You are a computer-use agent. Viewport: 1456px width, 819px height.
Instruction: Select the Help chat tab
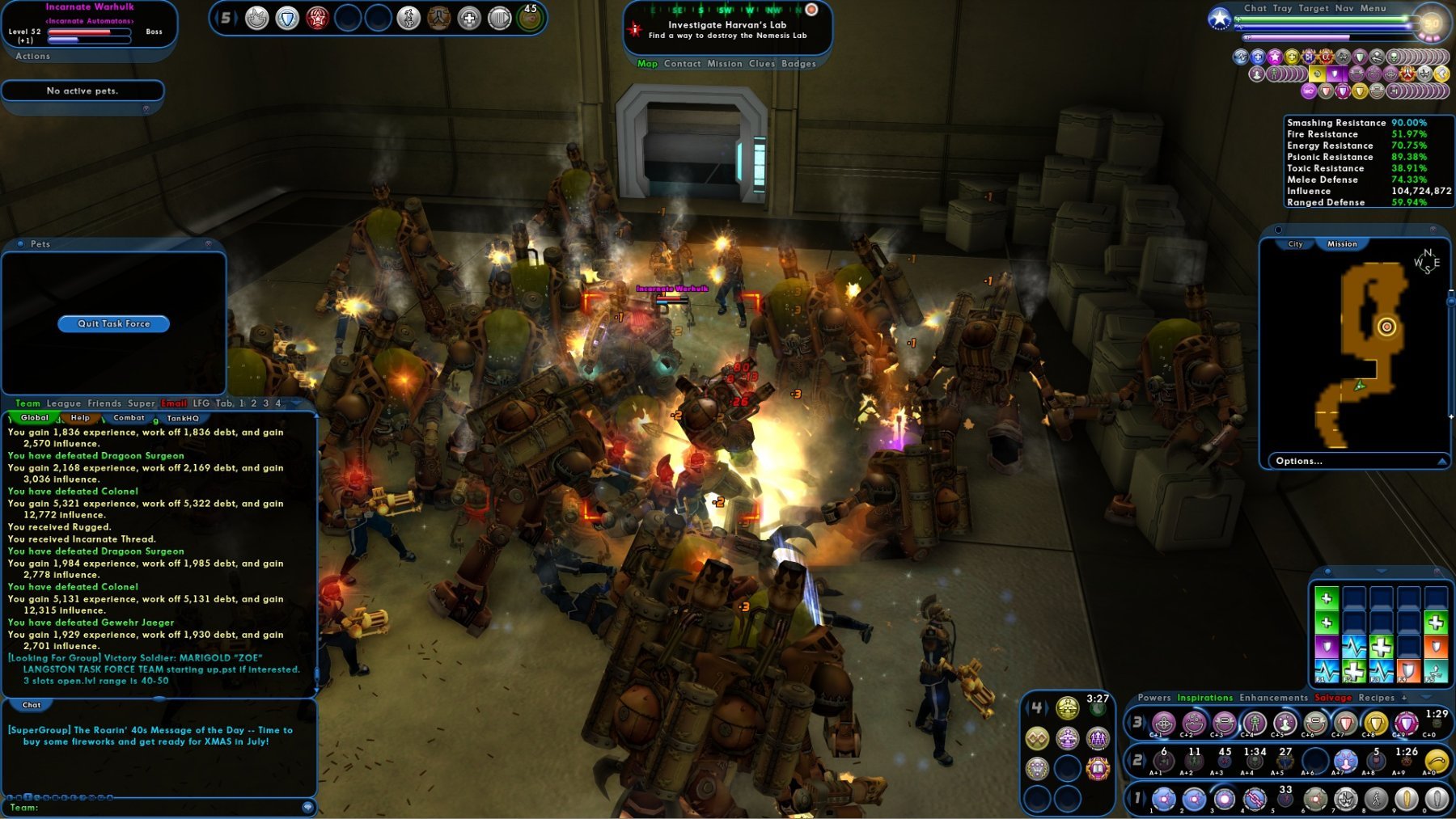(80, 418)
